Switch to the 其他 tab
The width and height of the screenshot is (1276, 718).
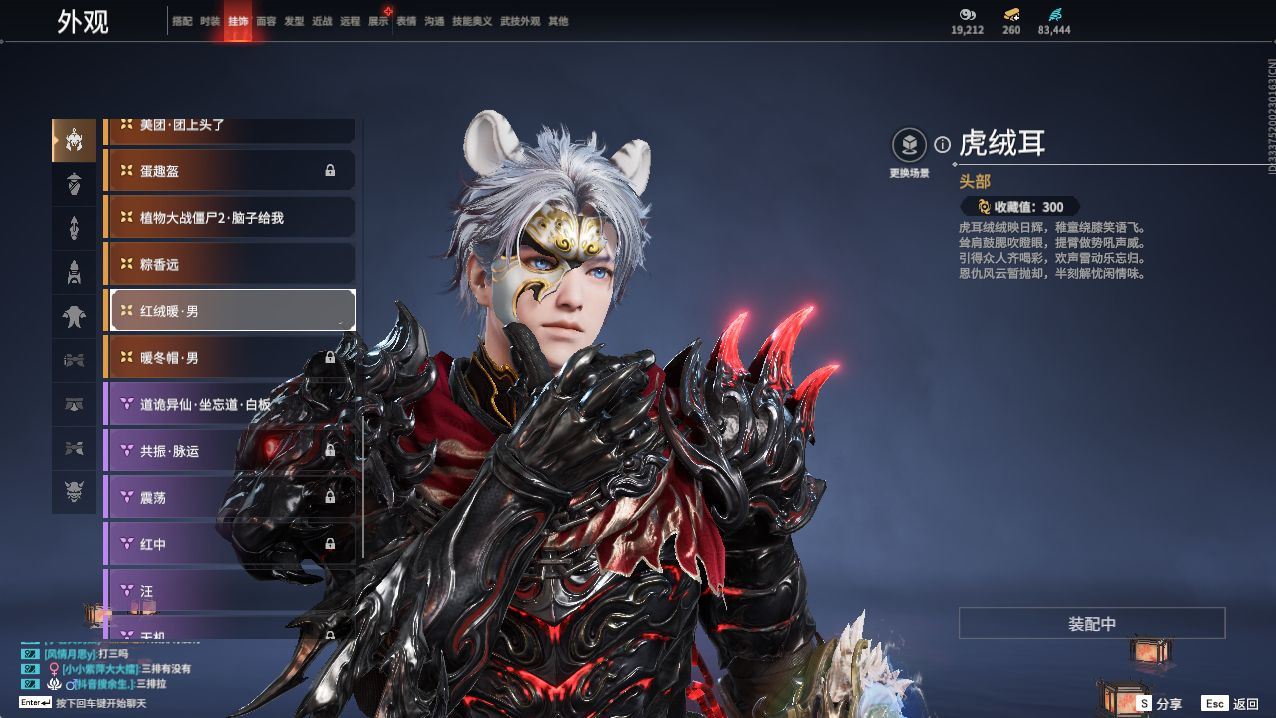[x=558, y=21]
